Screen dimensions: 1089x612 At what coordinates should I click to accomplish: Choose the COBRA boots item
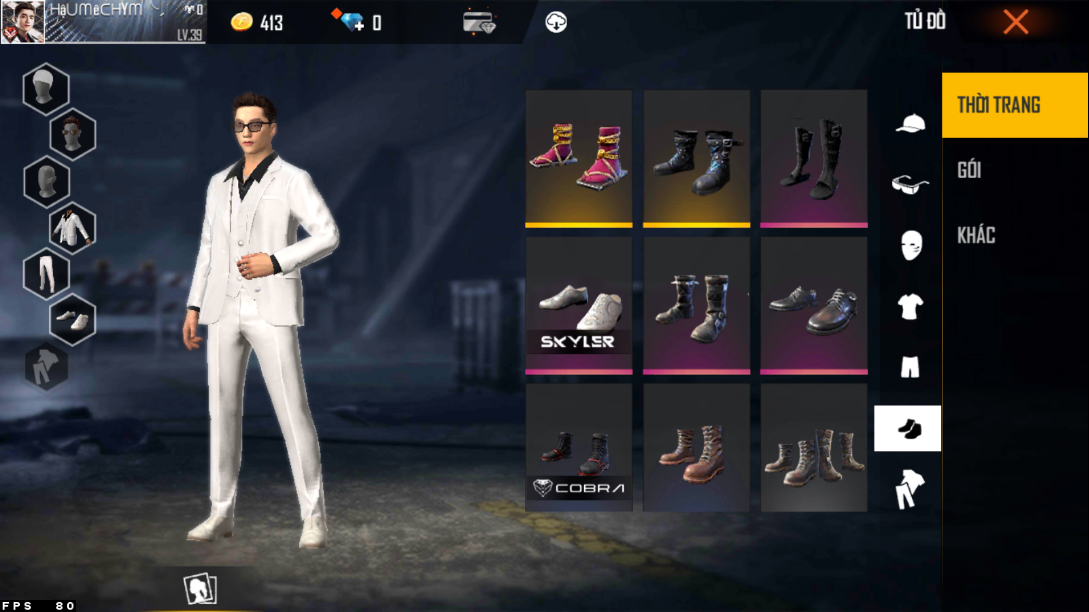(x=579, y=447)
